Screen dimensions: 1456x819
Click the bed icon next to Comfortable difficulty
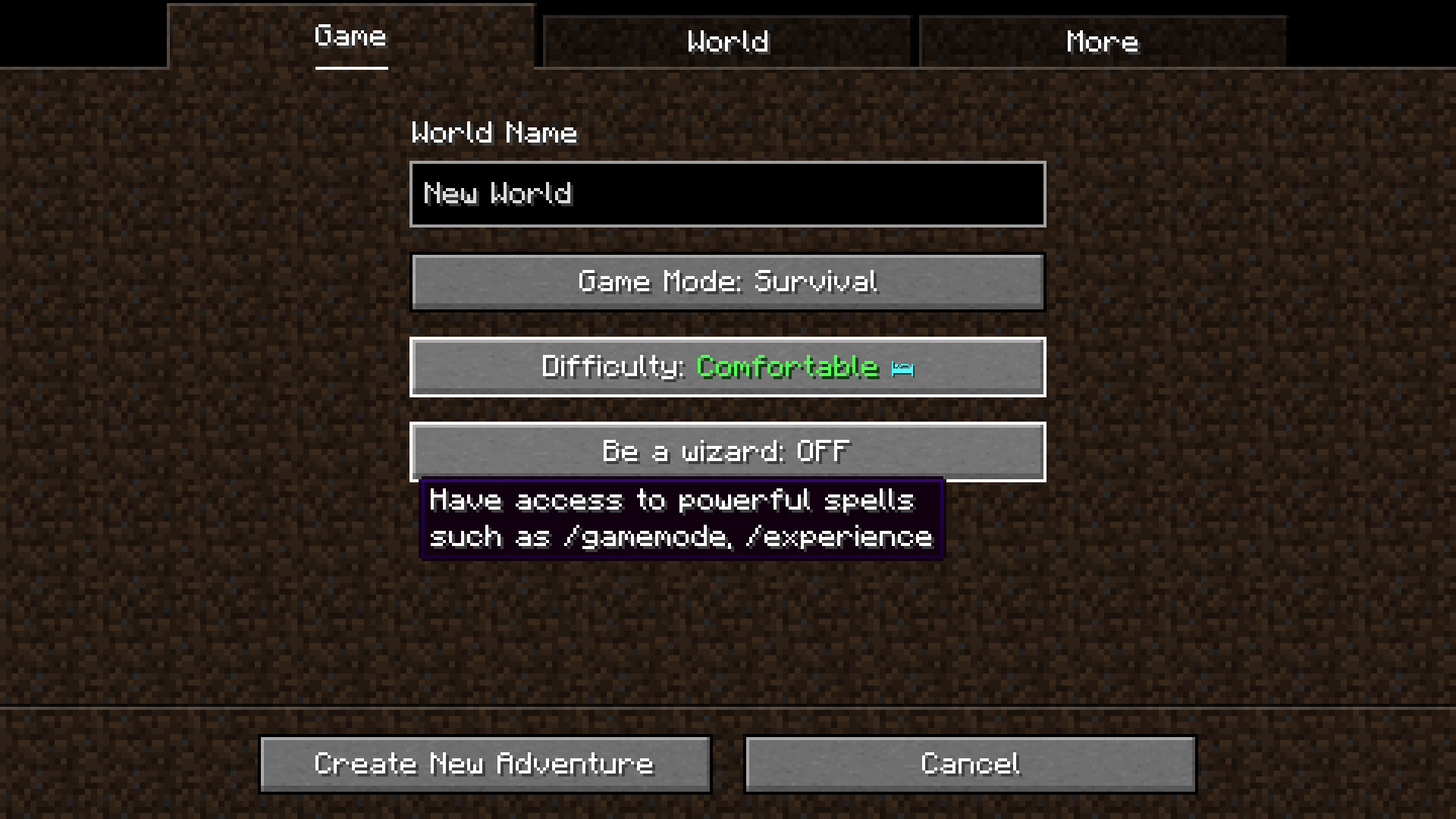pos(901,368)
